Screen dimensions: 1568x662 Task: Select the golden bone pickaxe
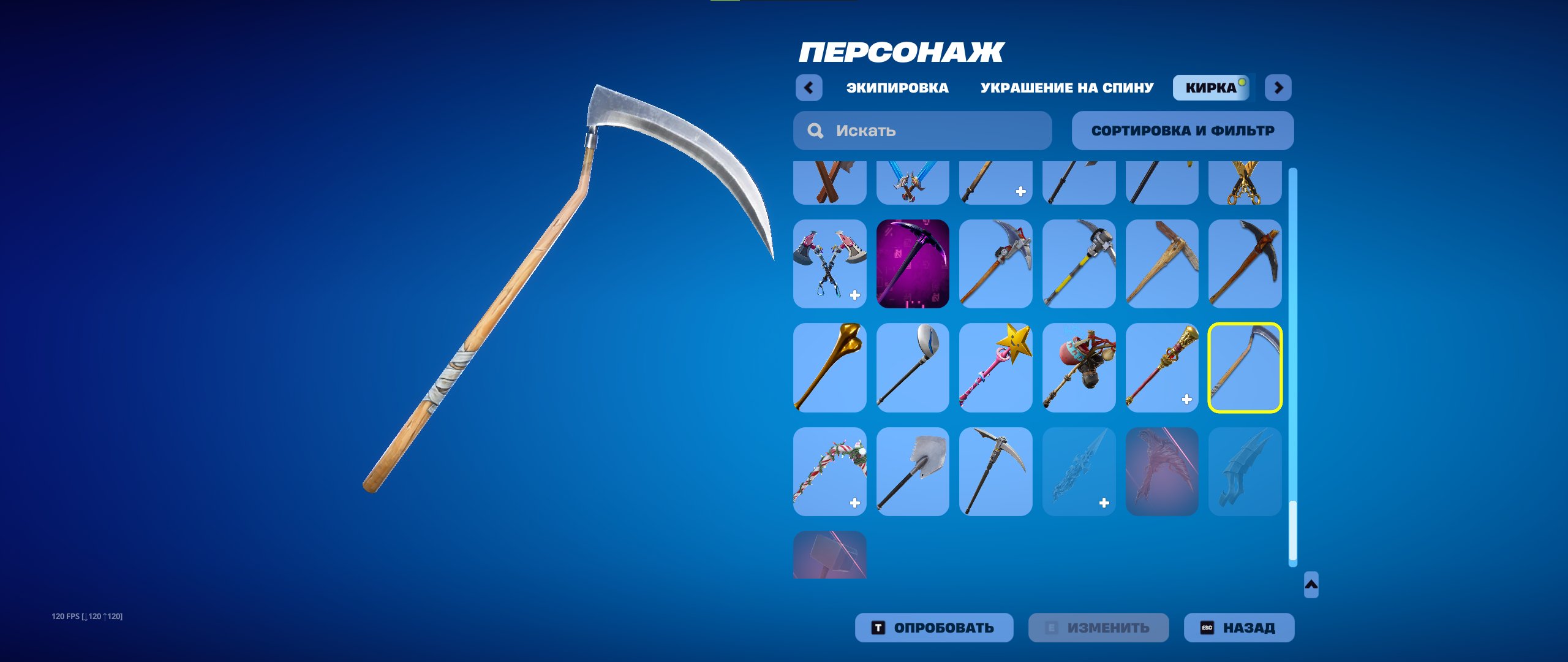tap(829, 368)
